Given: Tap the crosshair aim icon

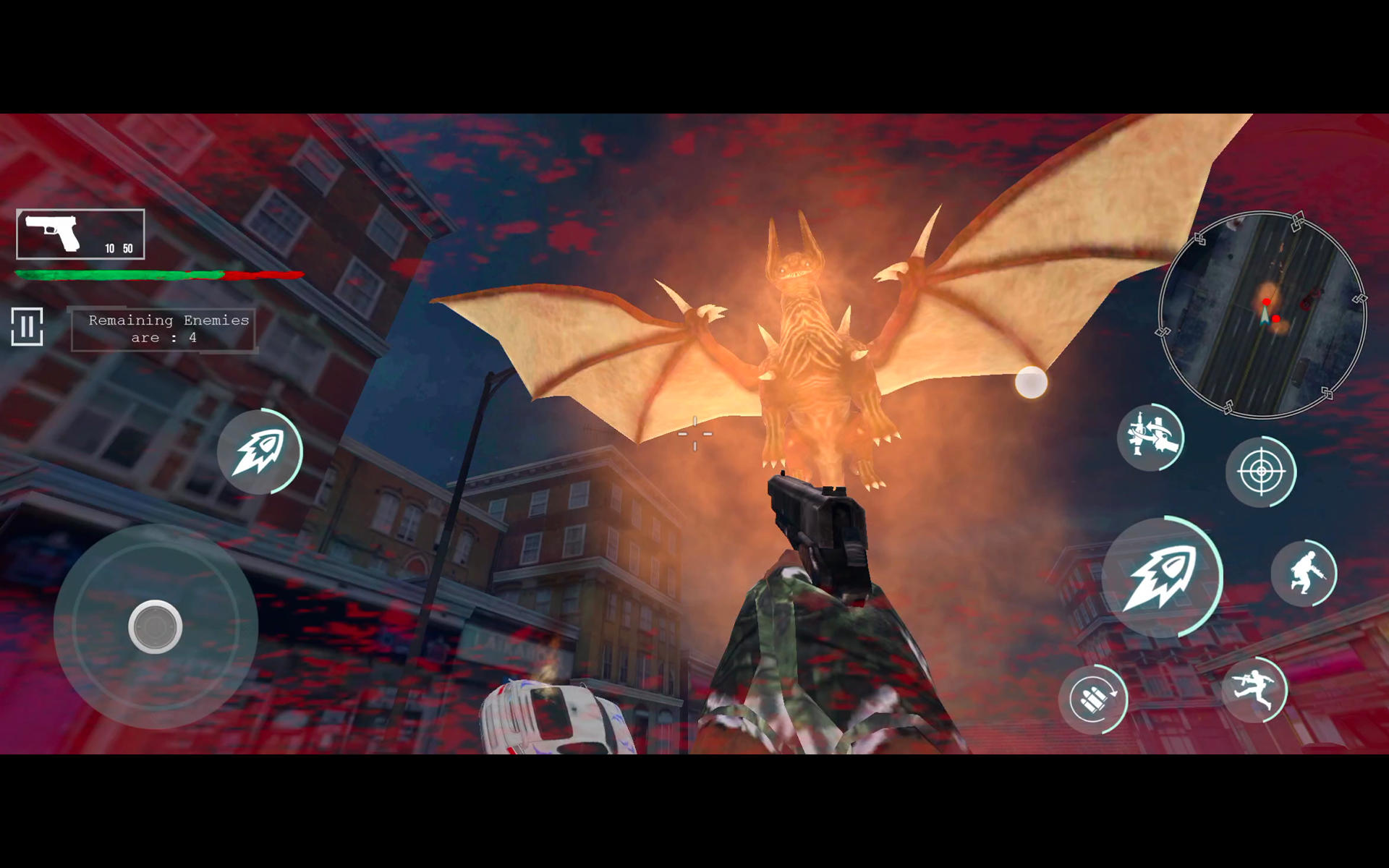Looking at the screenshot, I should coord(1263,472).
